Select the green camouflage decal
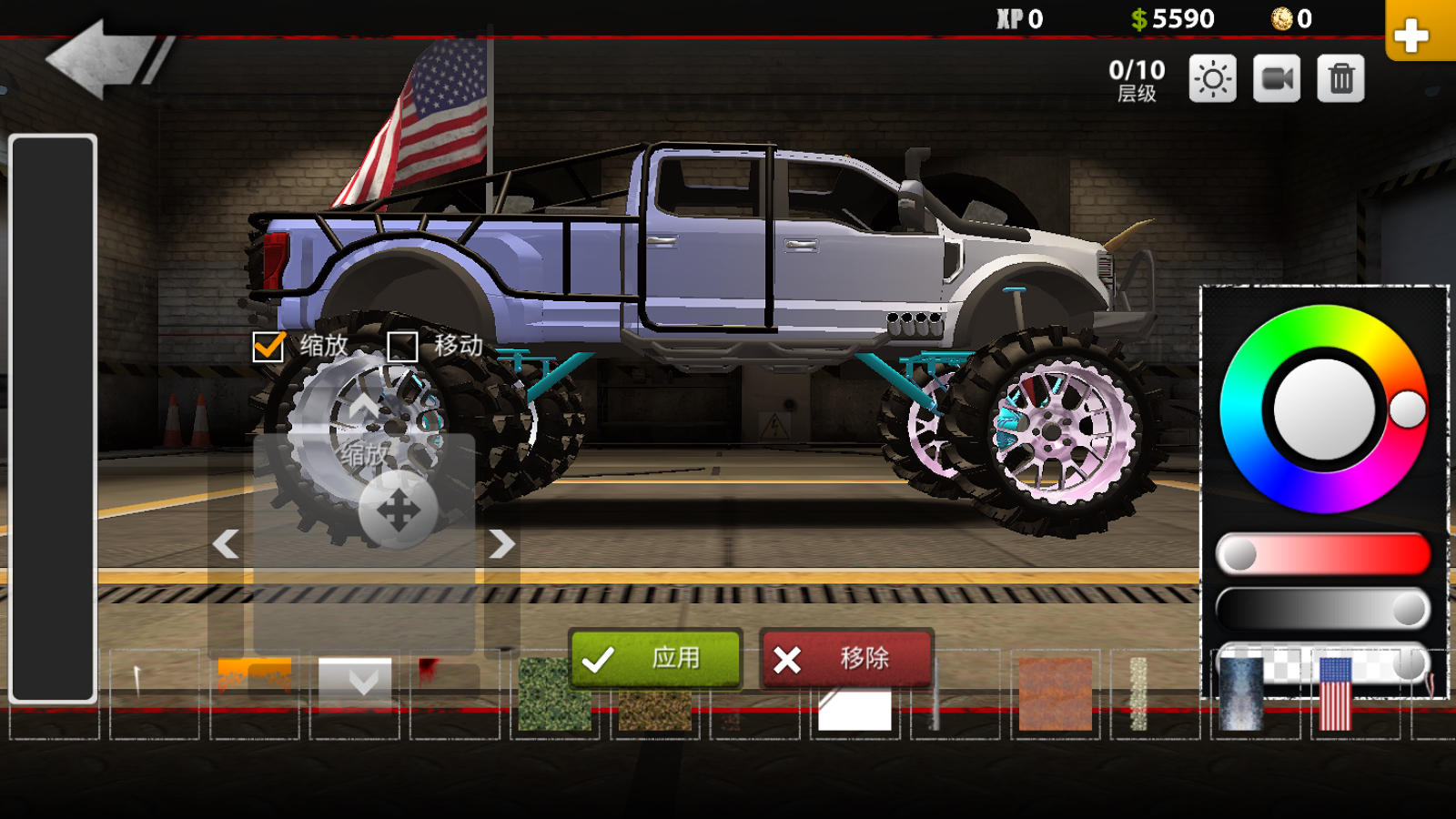The image size is (1456, 819). pyautogui.click(x=554, y=693)
